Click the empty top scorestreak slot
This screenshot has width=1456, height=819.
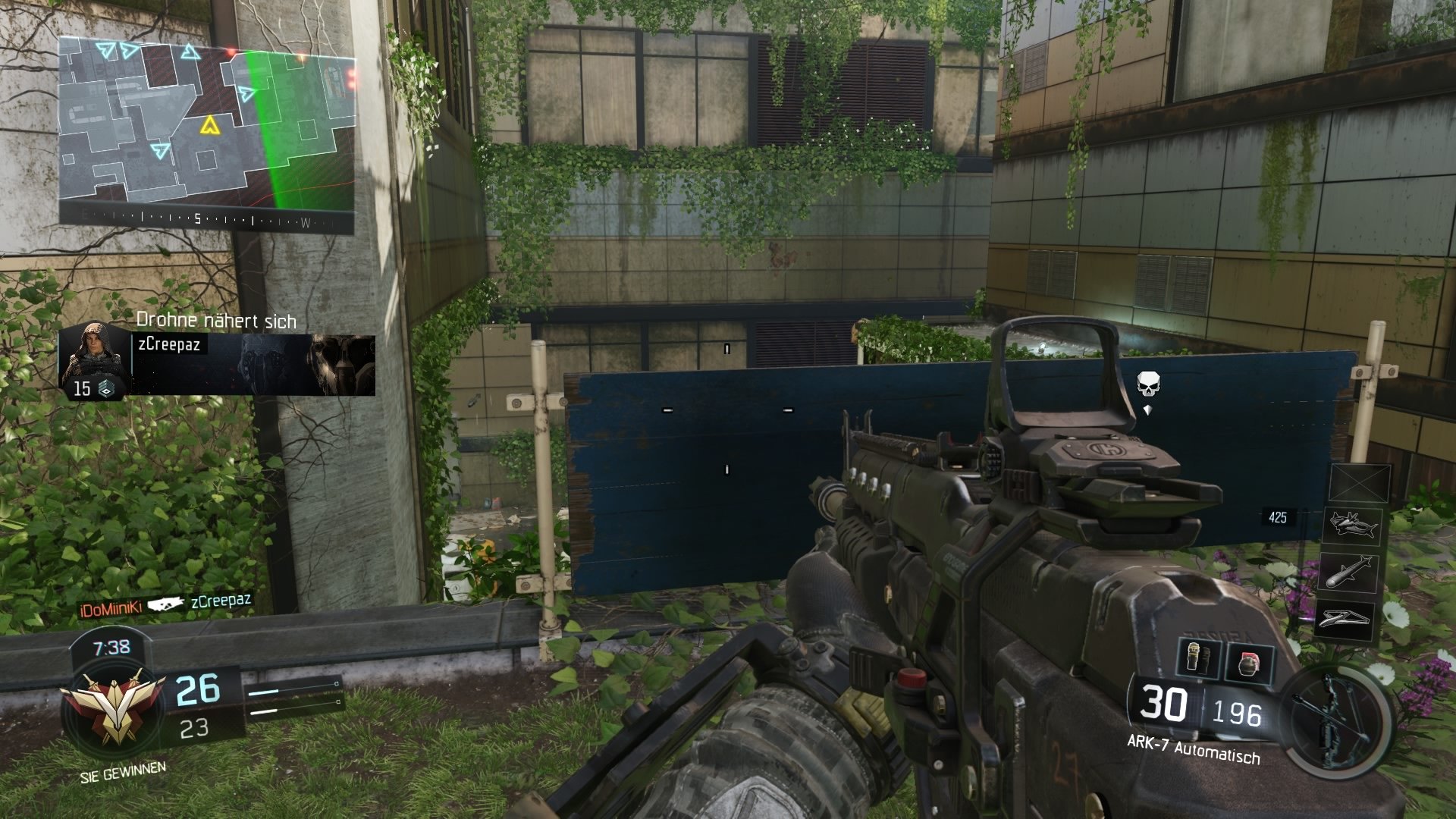(1360, 482)
